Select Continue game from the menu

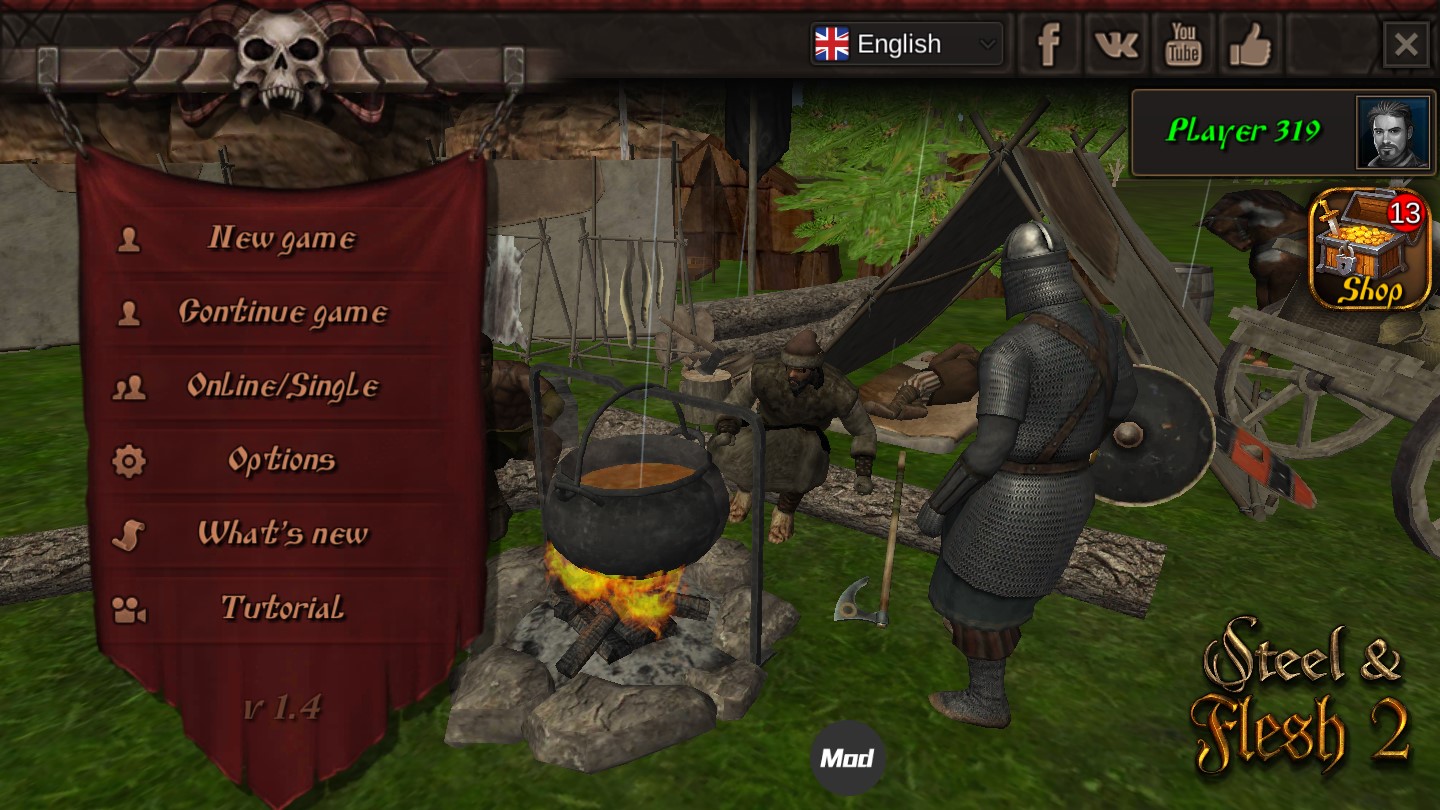pos(282,313)
